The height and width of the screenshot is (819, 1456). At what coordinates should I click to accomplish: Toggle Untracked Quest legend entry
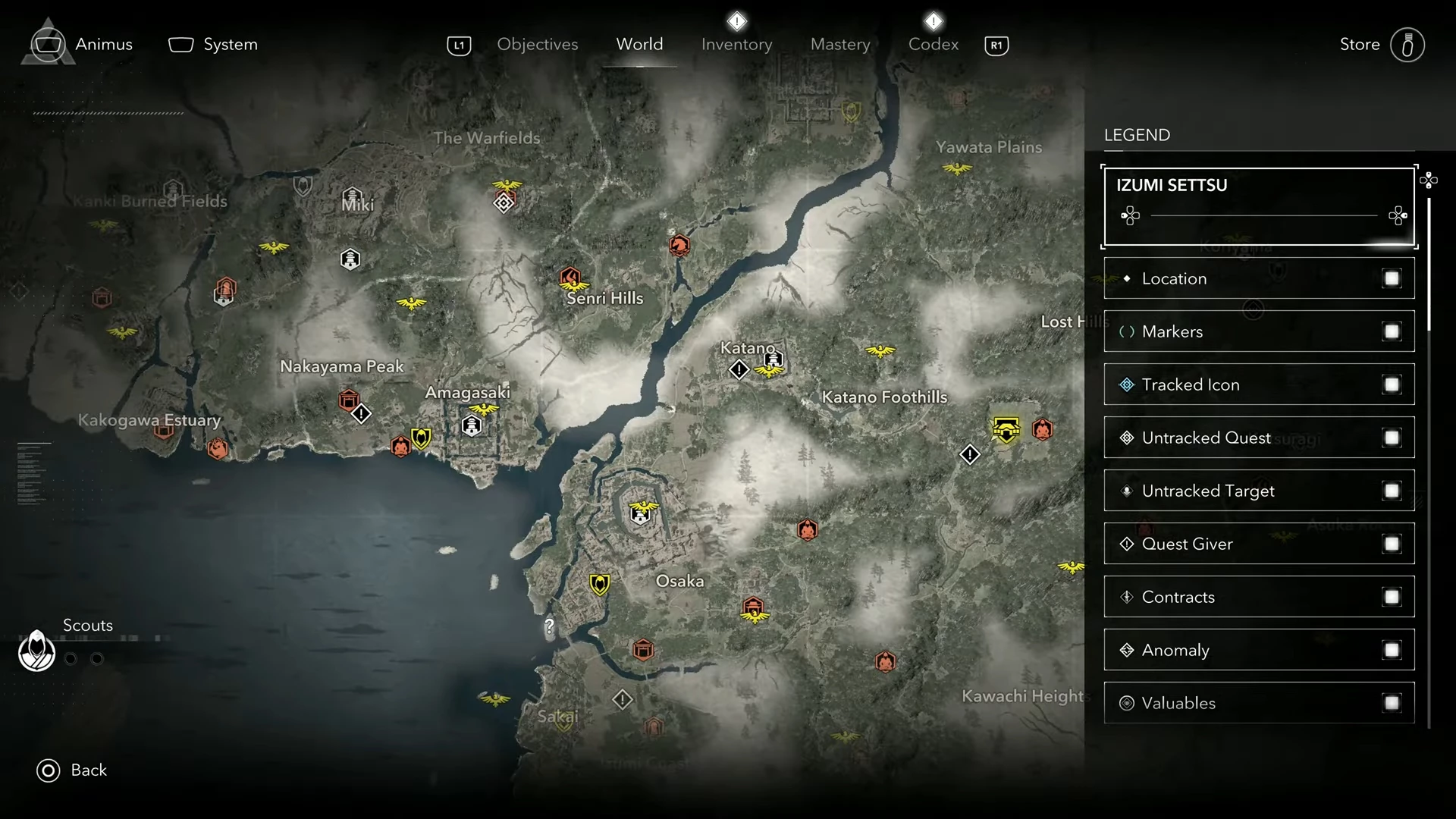tap(1391, 438)
